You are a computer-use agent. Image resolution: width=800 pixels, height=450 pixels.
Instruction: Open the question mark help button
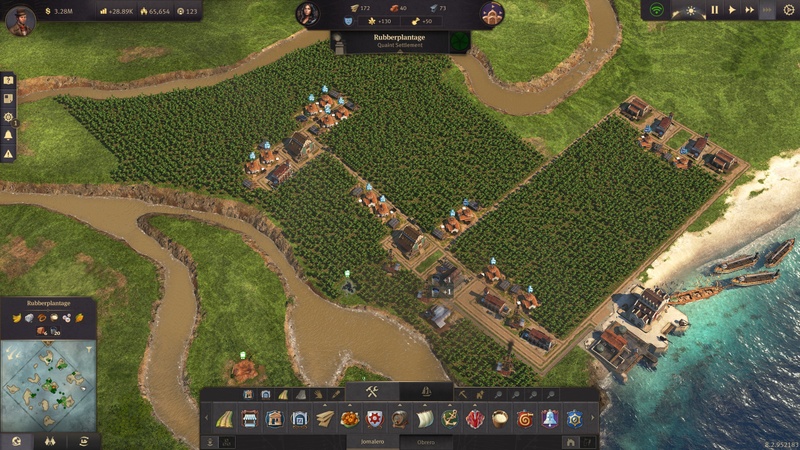click(x=8, y=80)
